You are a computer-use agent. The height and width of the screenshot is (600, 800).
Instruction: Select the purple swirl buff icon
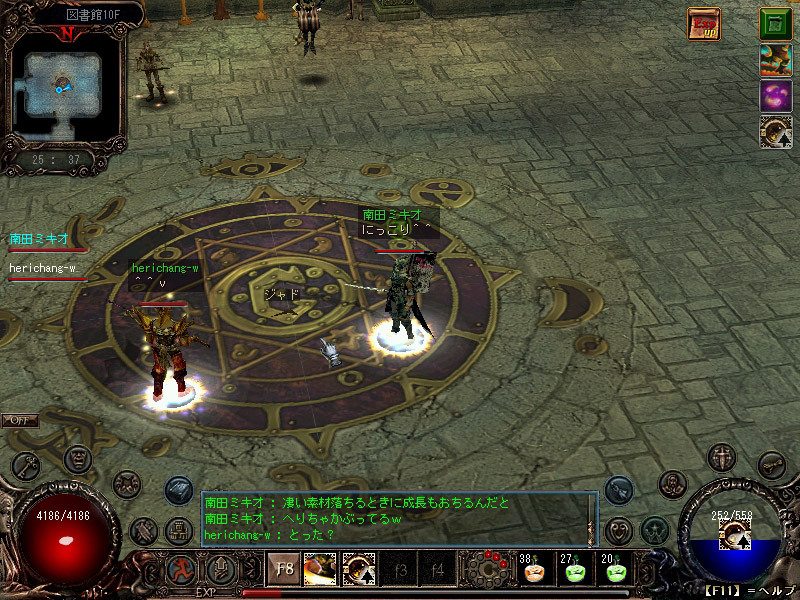pyautogui.click(x=775, y=96)
